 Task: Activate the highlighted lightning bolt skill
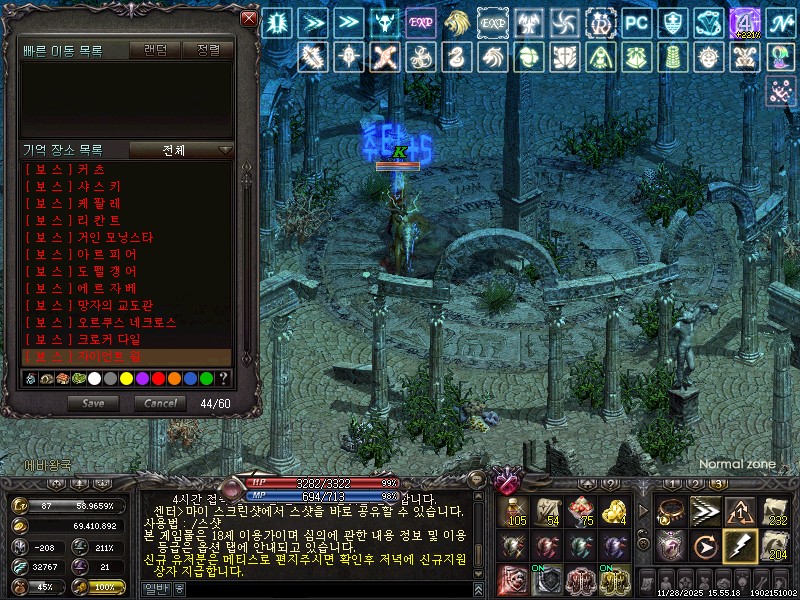738,546
